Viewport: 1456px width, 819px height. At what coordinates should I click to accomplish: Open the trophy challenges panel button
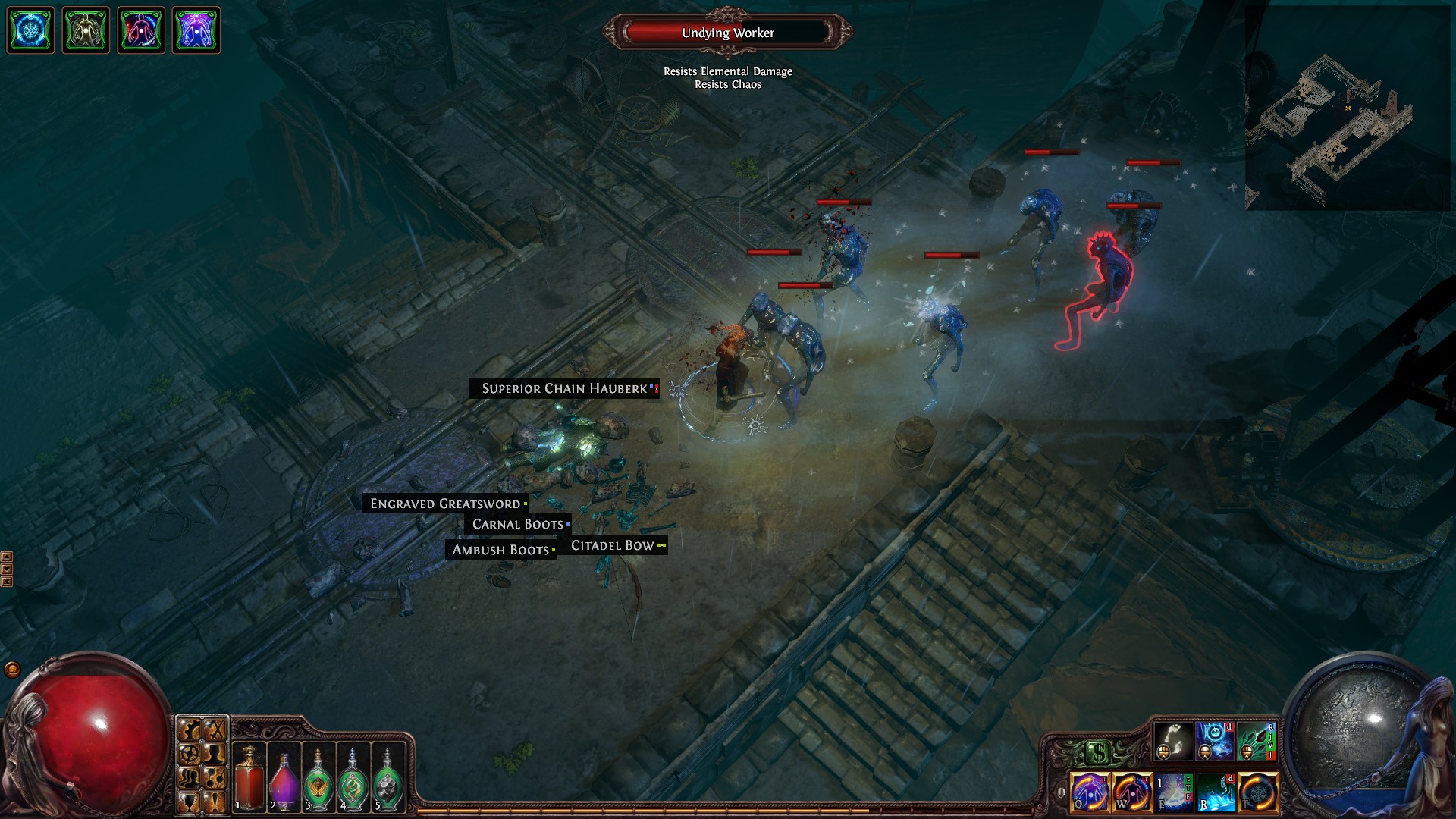(x=190, y=801)
